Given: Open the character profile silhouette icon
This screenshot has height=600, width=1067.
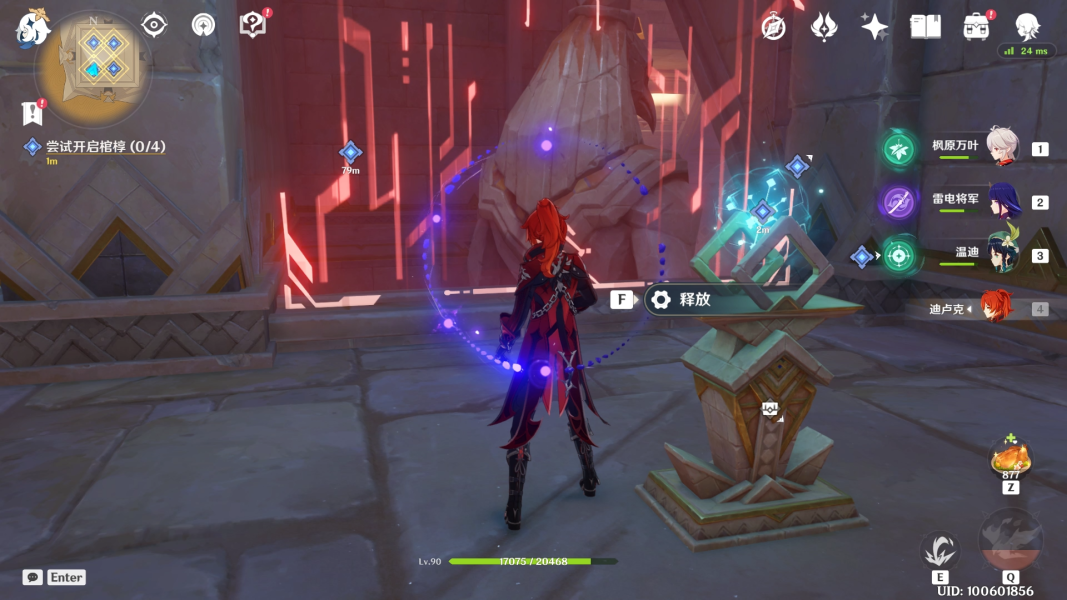Looking at the screenshot, I should point(1027,25).
